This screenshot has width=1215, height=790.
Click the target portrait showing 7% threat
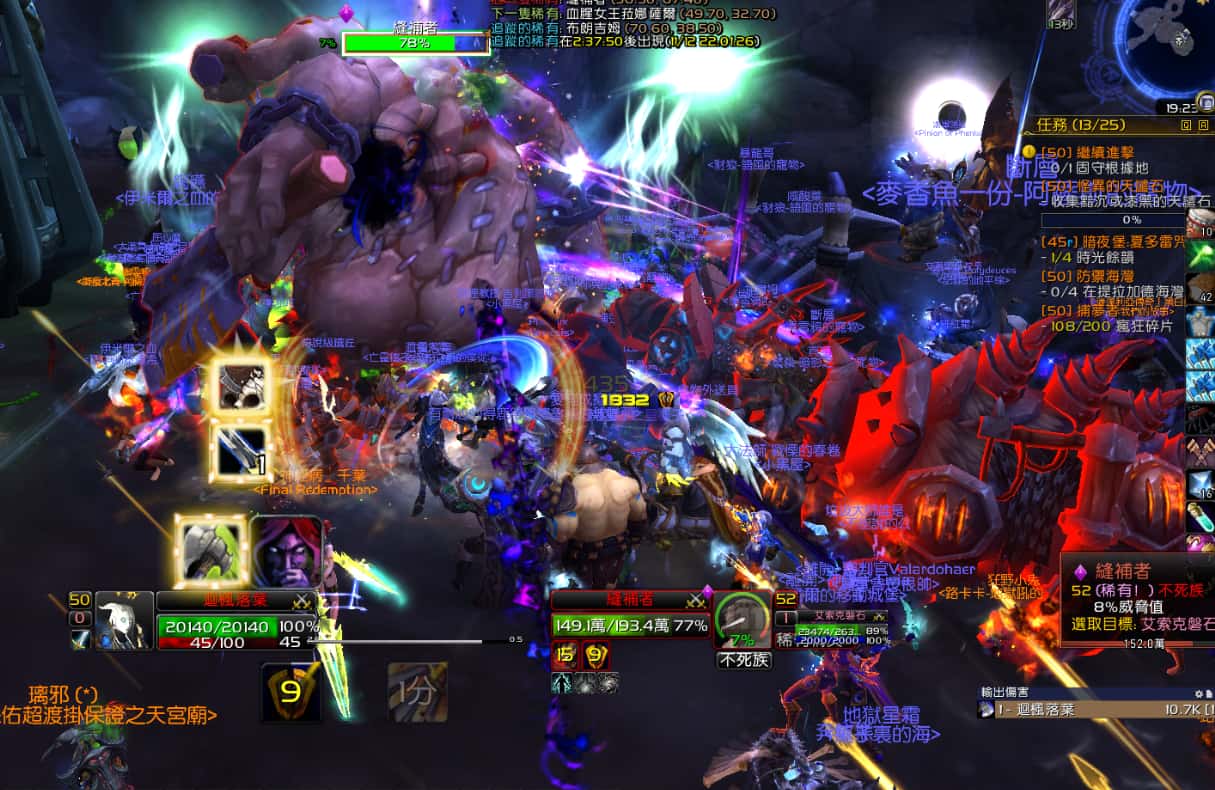point(741,622)
